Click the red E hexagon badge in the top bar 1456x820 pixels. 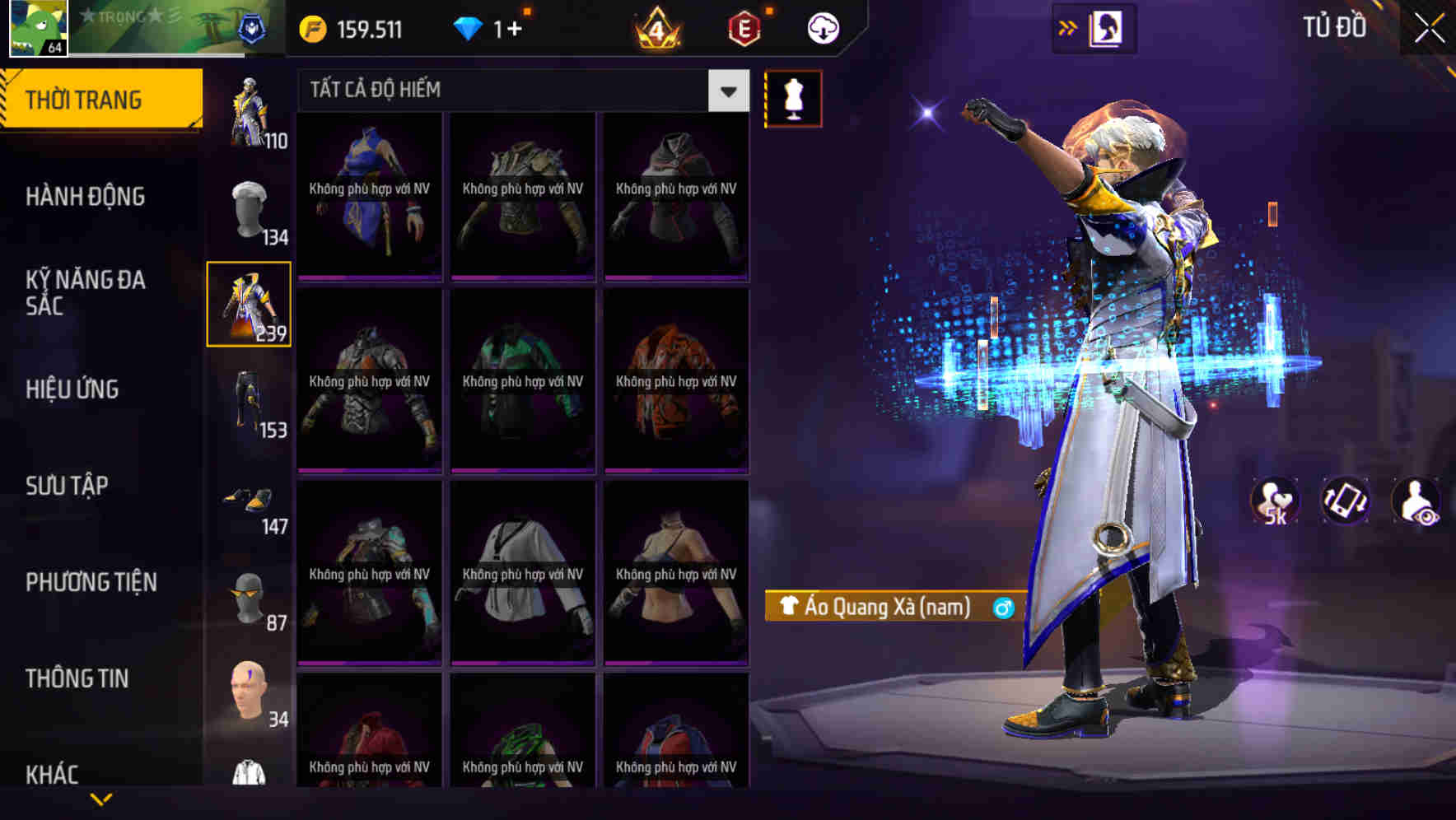(744, 27)
